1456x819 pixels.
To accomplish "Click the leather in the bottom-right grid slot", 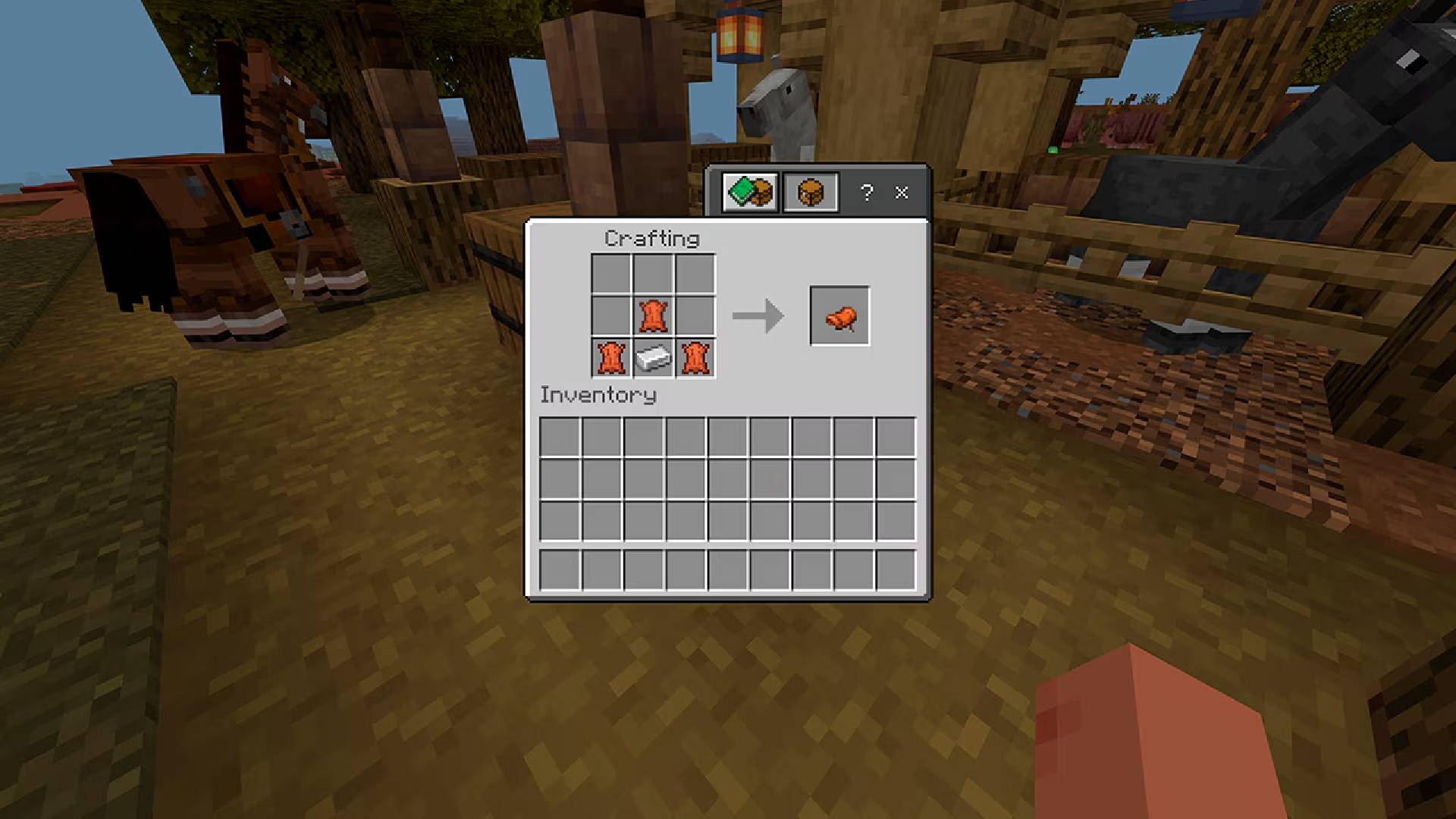I will [x=696, y=359].
